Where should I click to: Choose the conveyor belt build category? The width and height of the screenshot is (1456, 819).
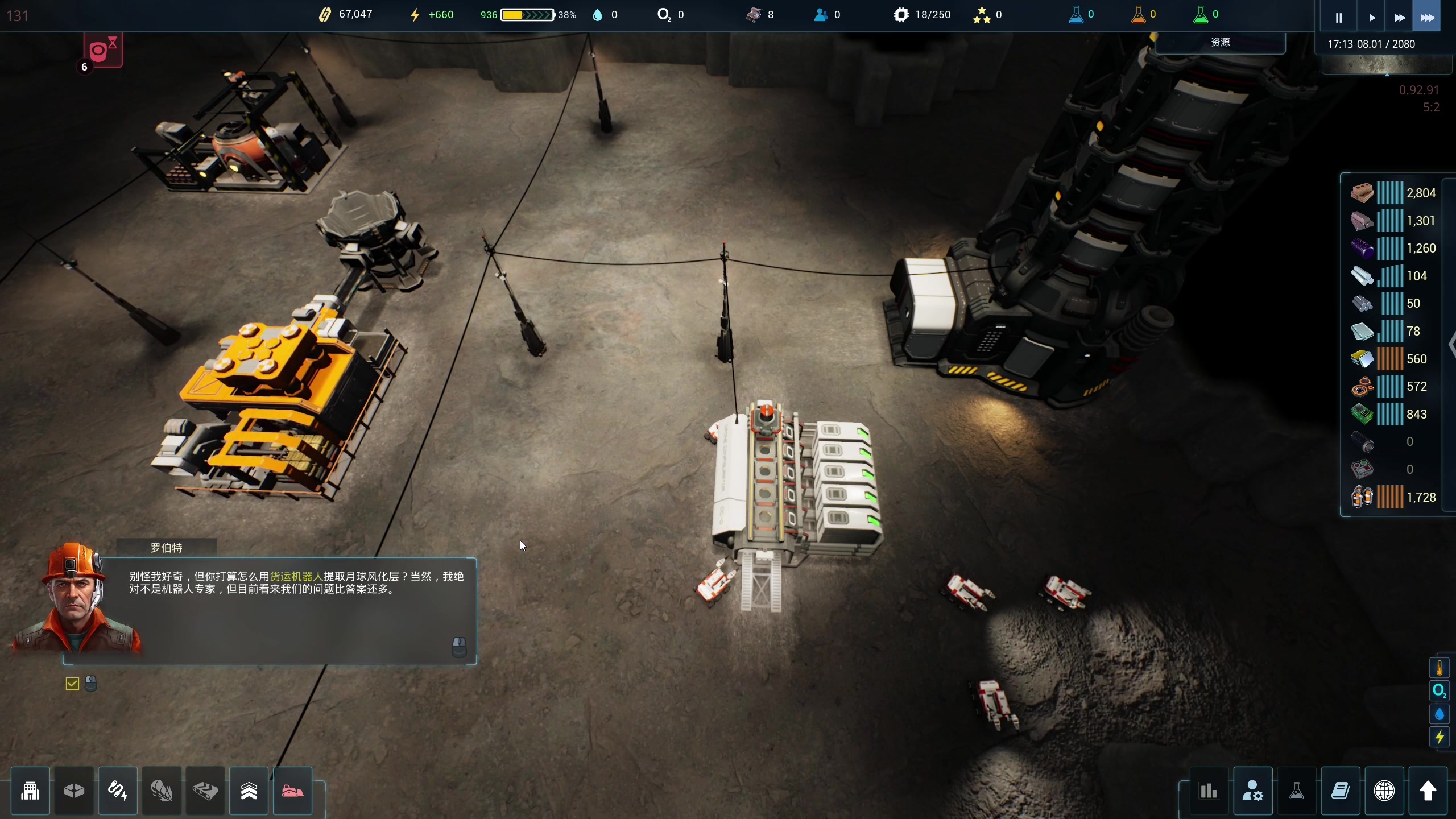click(205, 791)
